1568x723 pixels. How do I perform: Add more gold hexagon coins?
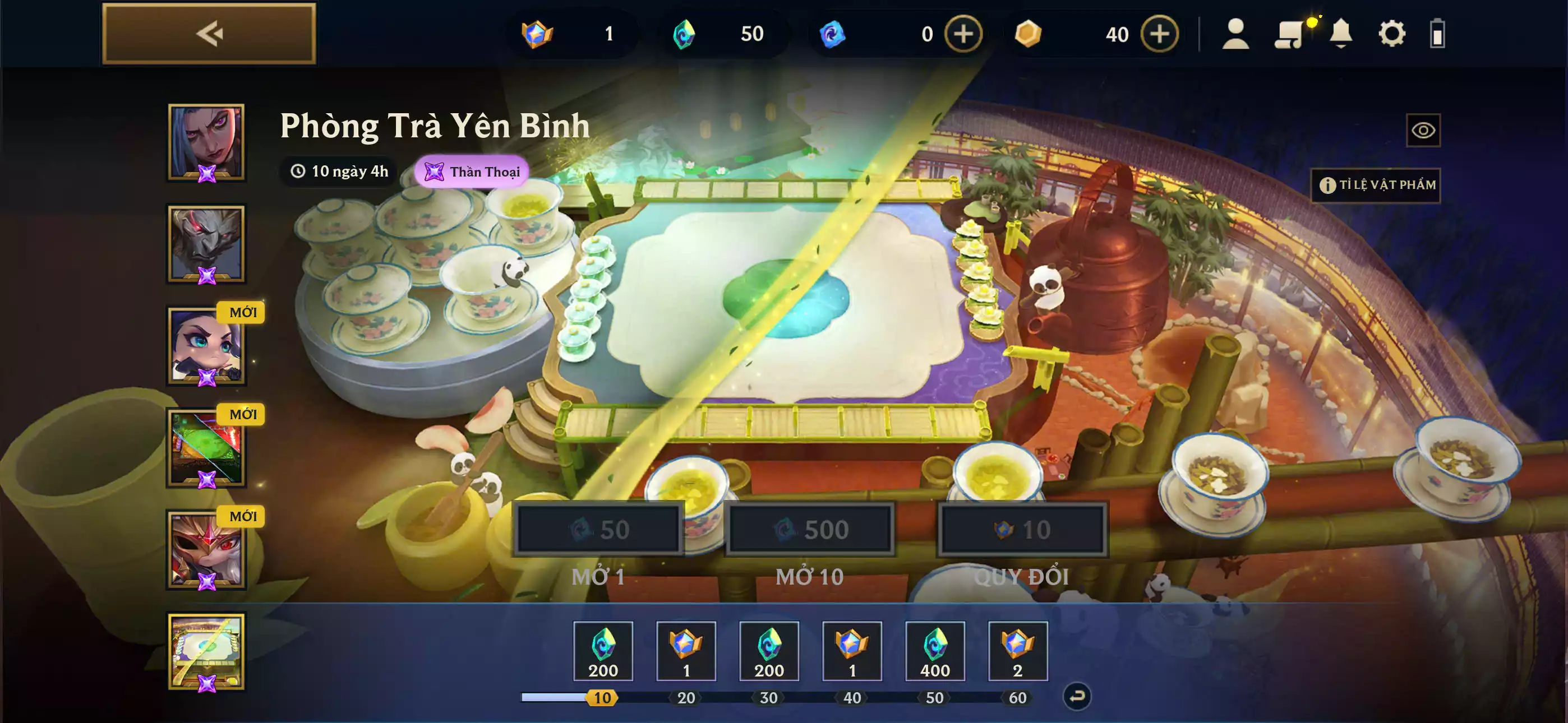click(1159, 34)
